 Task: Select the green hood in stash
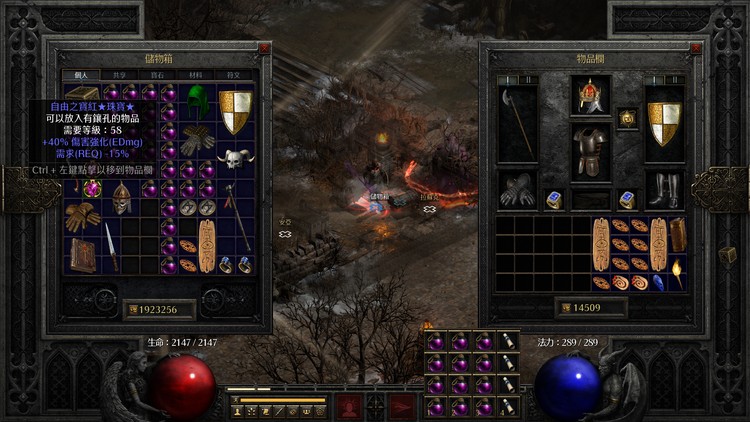tap(200, 99)
